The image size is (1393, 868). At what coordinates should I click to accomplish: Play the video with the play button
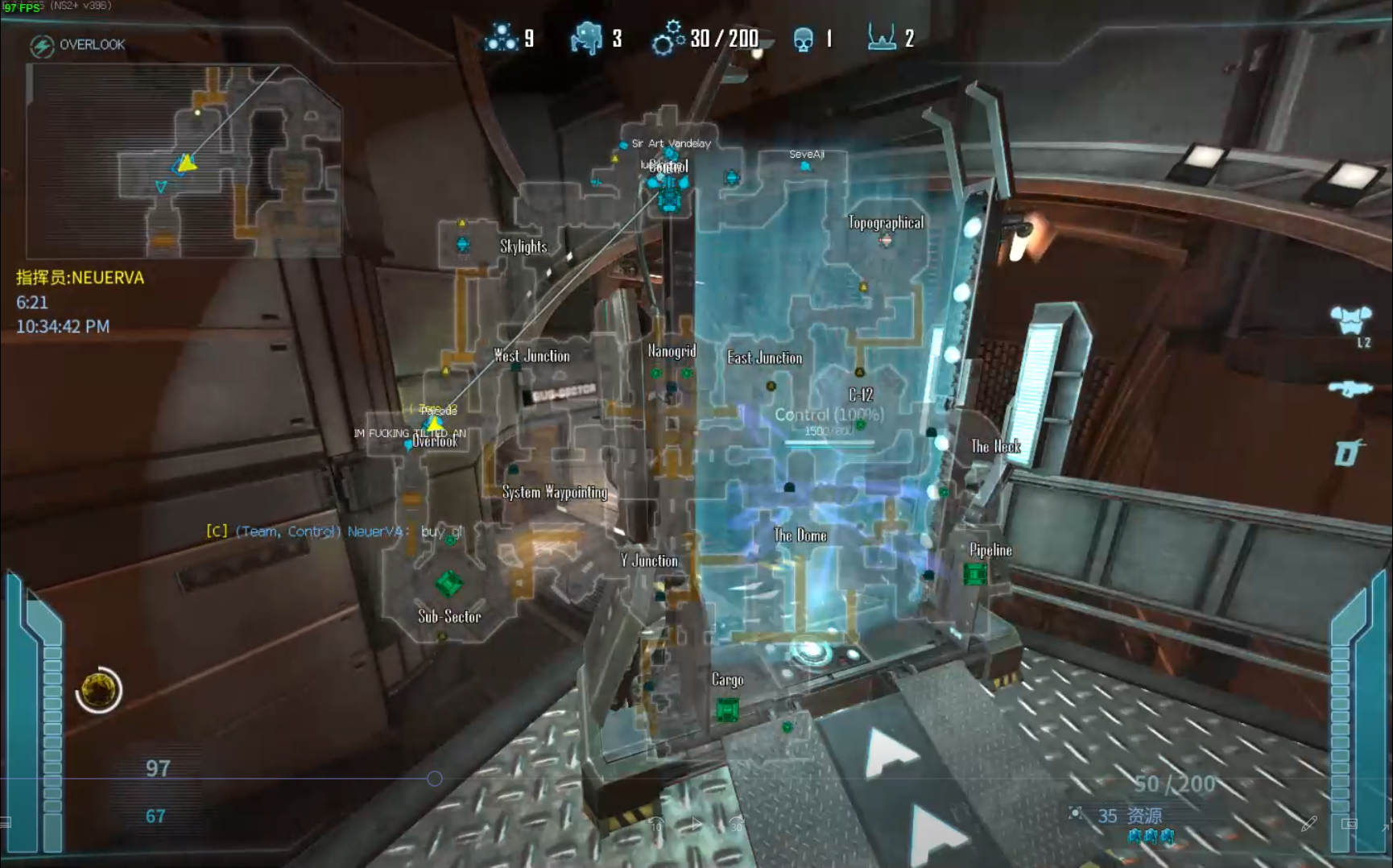coord(696,824)
